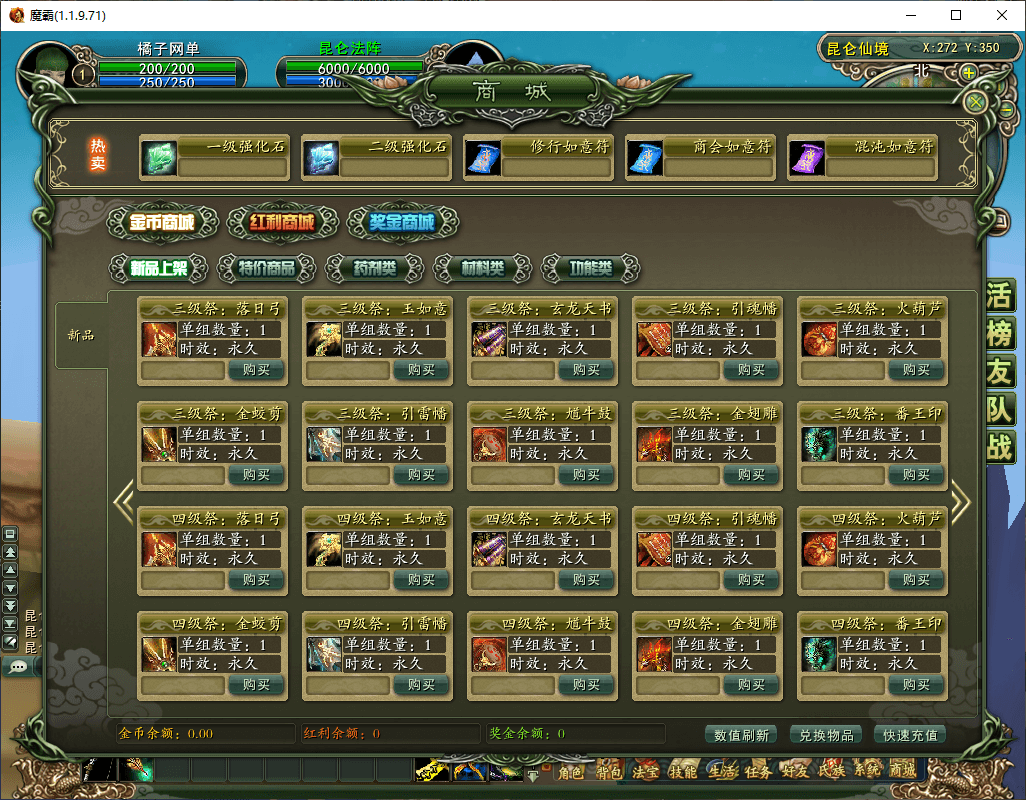Open 兑换物品 exchange
The height and width of the screenshot is (800, 1026).
point(826,735)
